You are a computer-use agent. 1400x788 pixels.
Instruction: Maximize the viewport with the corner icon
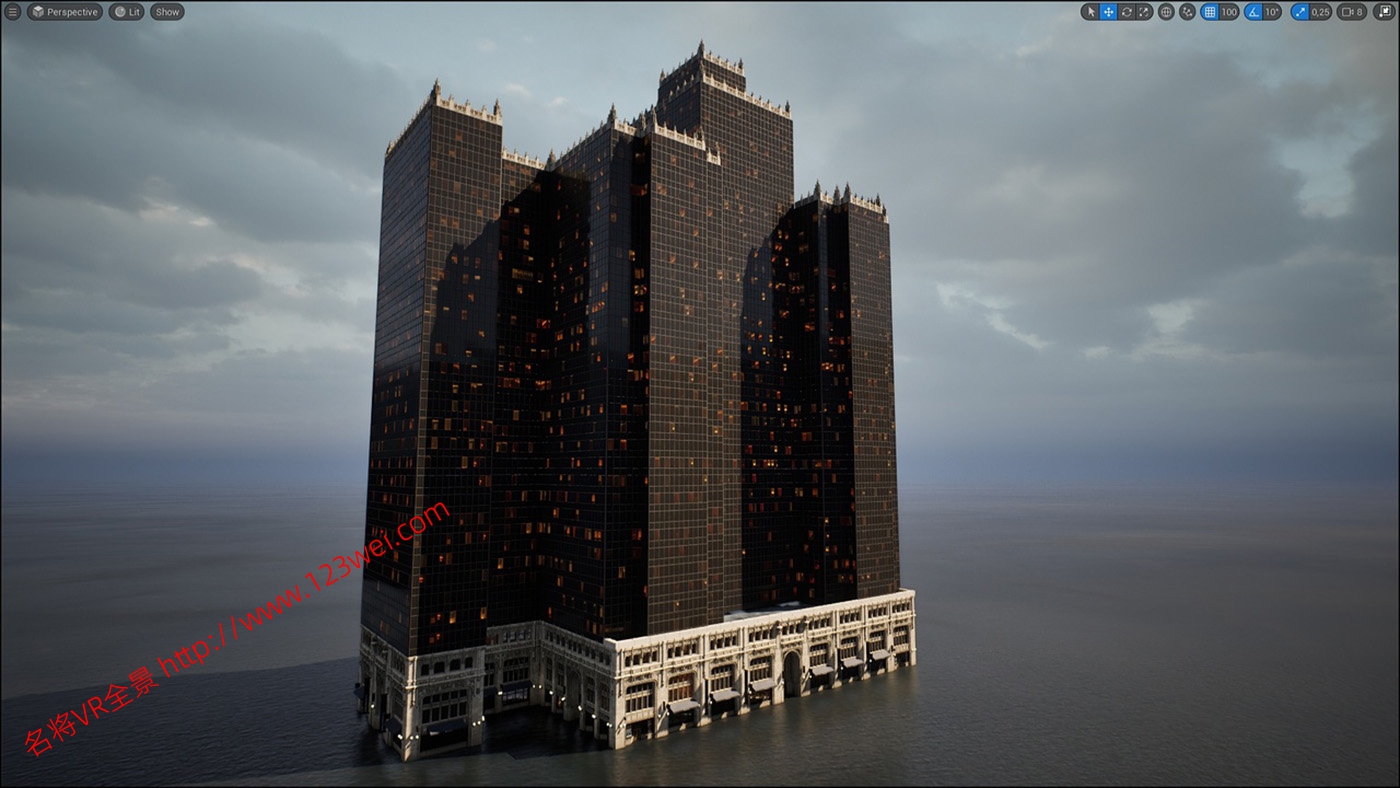(1385, 11)
